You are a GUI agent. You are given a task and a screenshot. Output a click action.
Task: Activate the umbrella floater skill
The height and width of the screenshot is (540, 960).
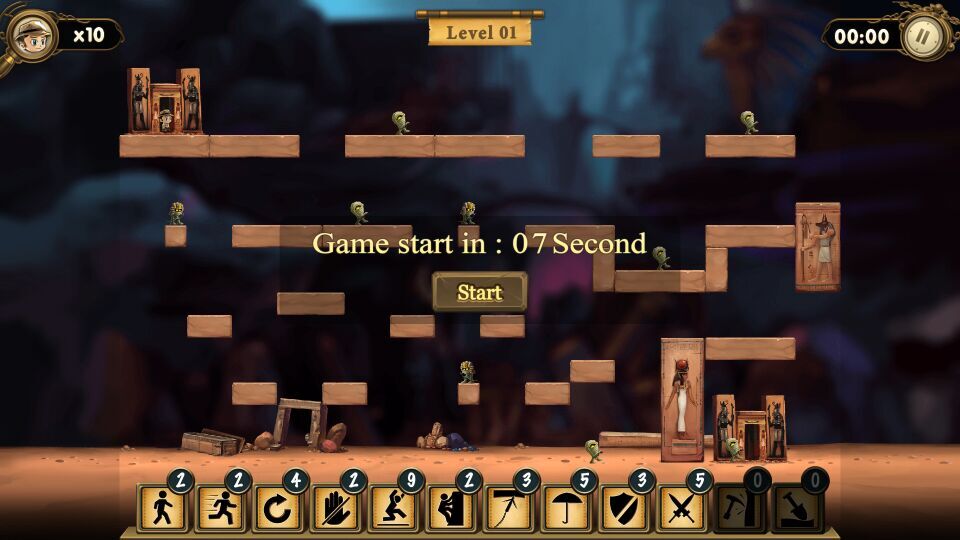(566, 509)
